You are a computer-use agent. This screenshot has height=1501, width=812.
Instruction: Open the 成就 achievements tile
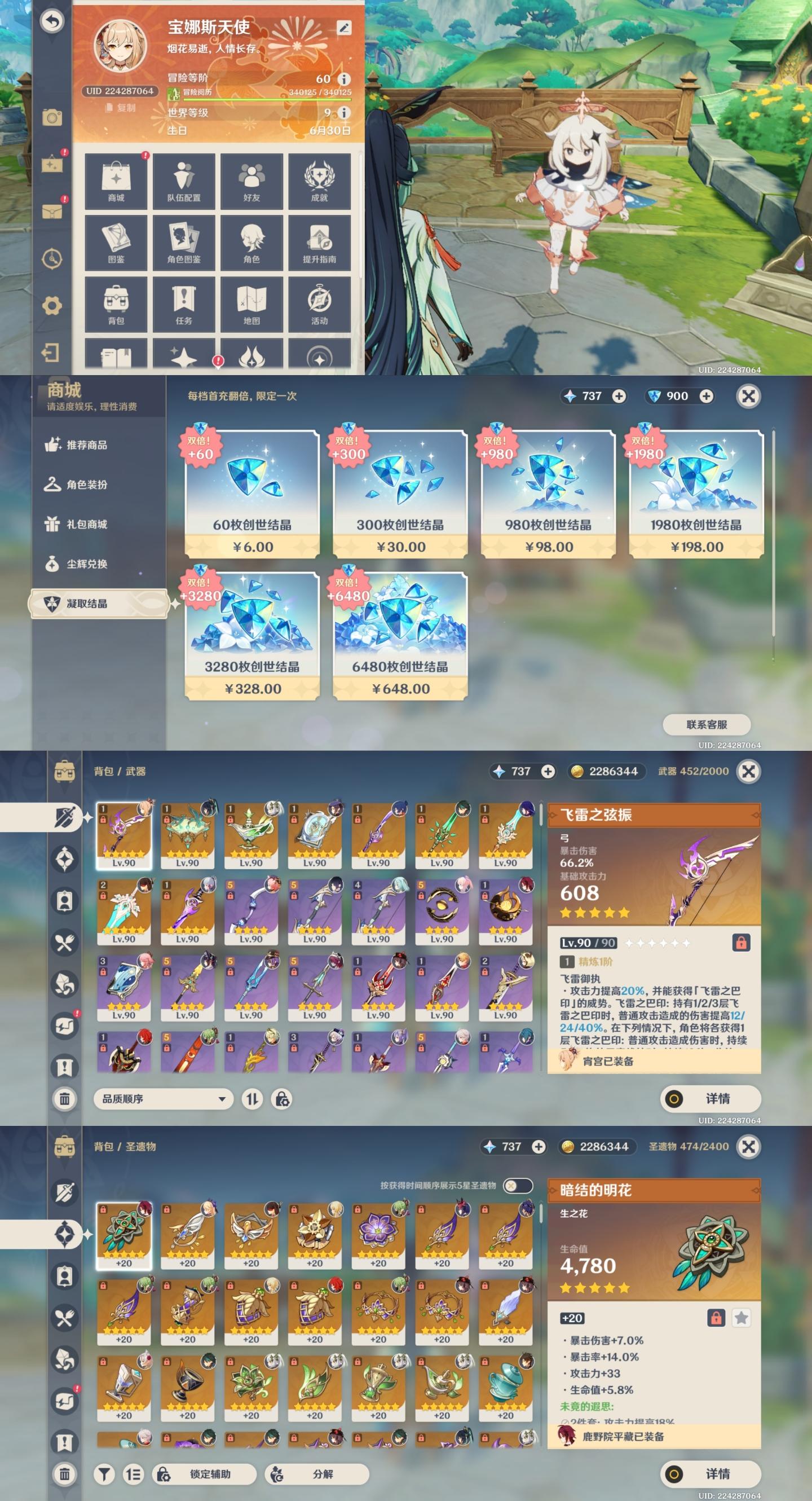pos(319,181)
